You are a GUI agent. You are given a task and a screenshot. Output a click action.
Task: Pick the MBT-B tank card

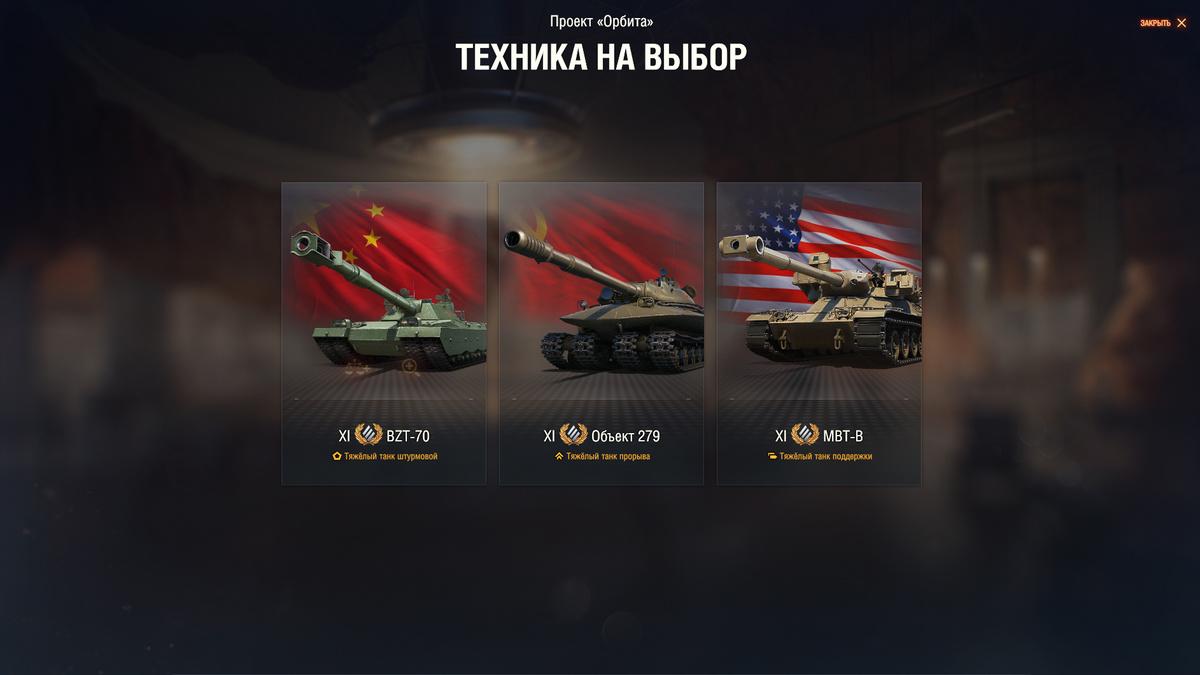tap(819, 333)
